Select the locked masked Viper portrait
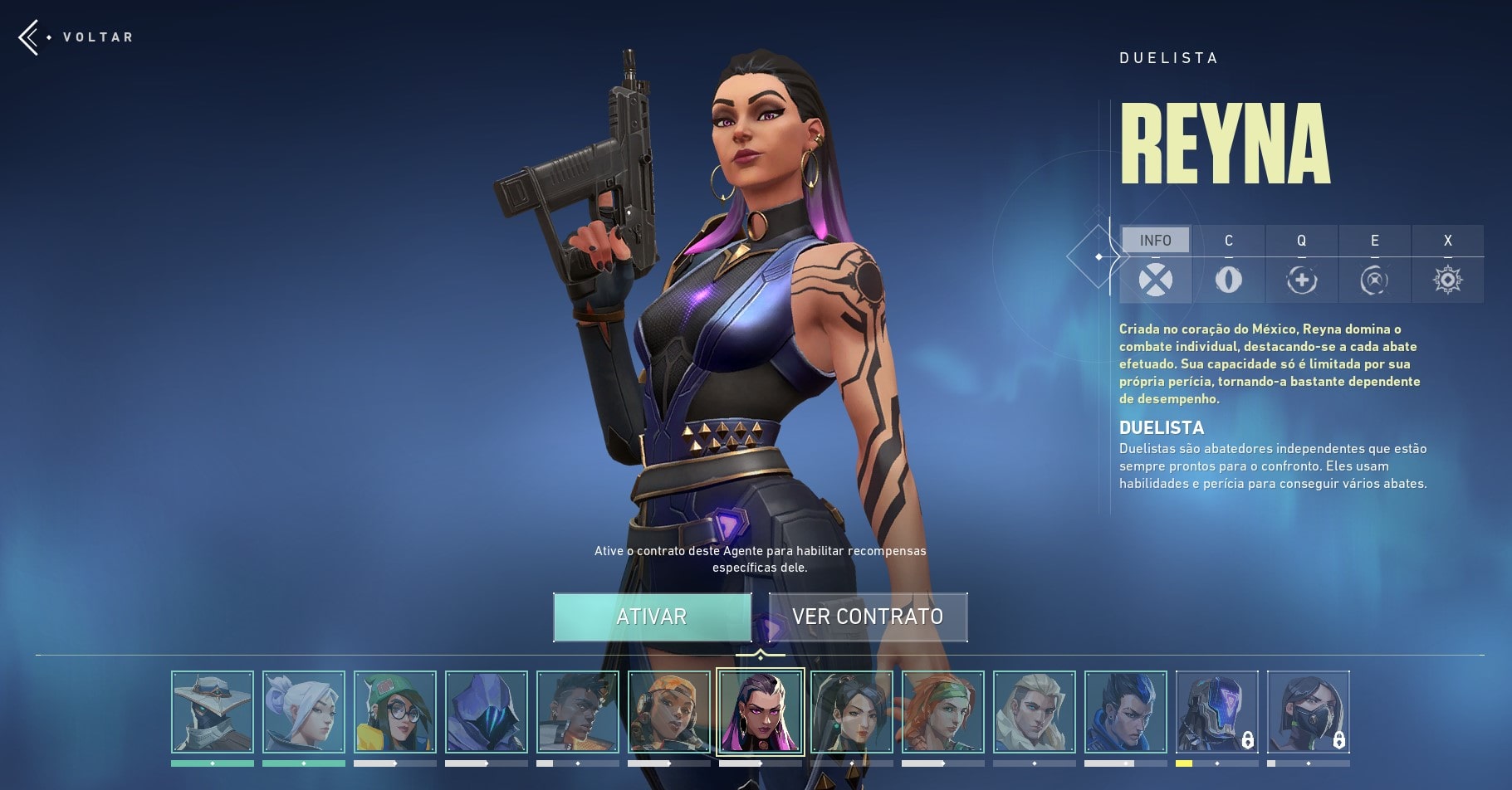Screen dimensions: 1512x790 tap(1309, 712)
